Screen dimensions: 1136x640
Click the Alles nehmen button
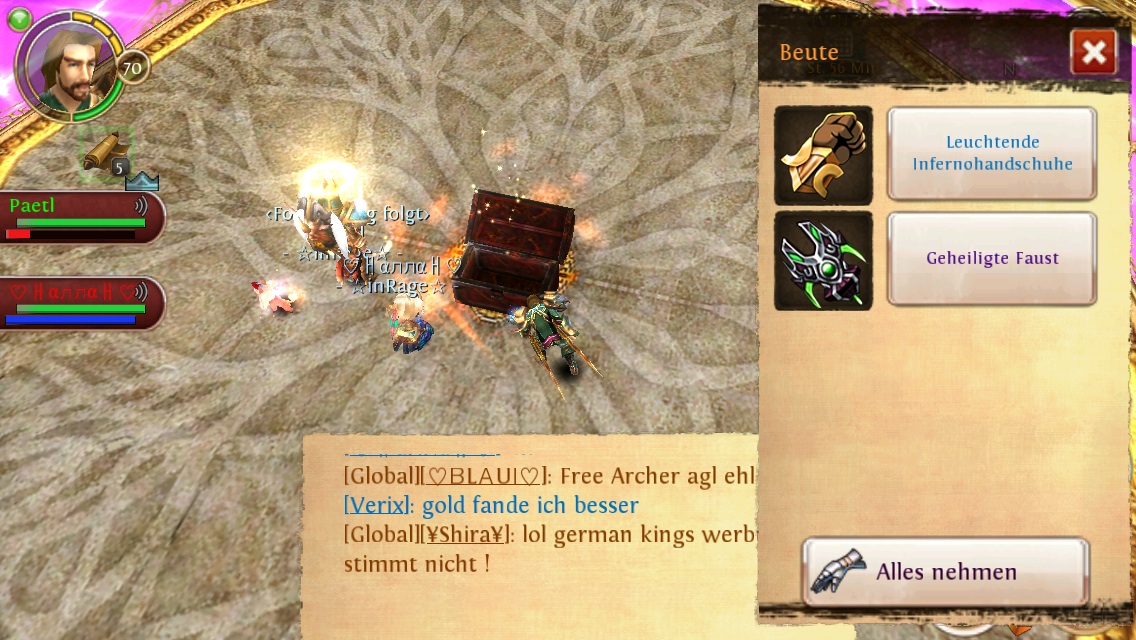tap(945, 572)
